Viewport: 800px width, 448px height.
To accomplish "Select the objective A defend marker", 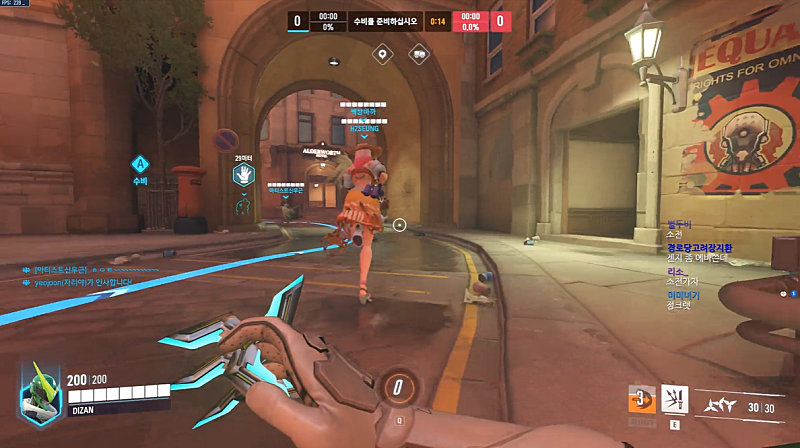I will [x=140, y=164].
